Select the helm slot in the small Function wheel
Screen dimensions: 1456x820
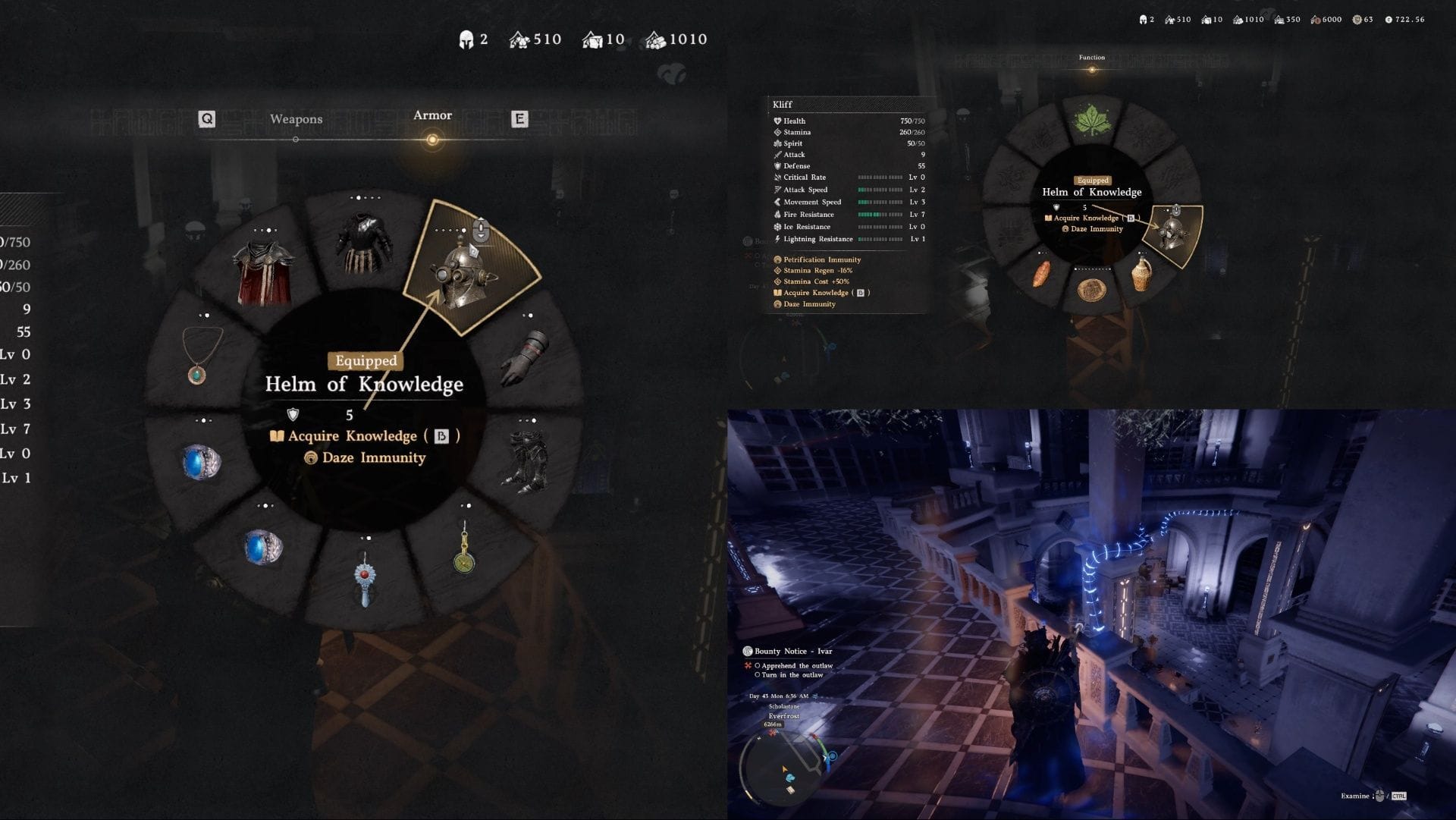[x=1172, y=234]
